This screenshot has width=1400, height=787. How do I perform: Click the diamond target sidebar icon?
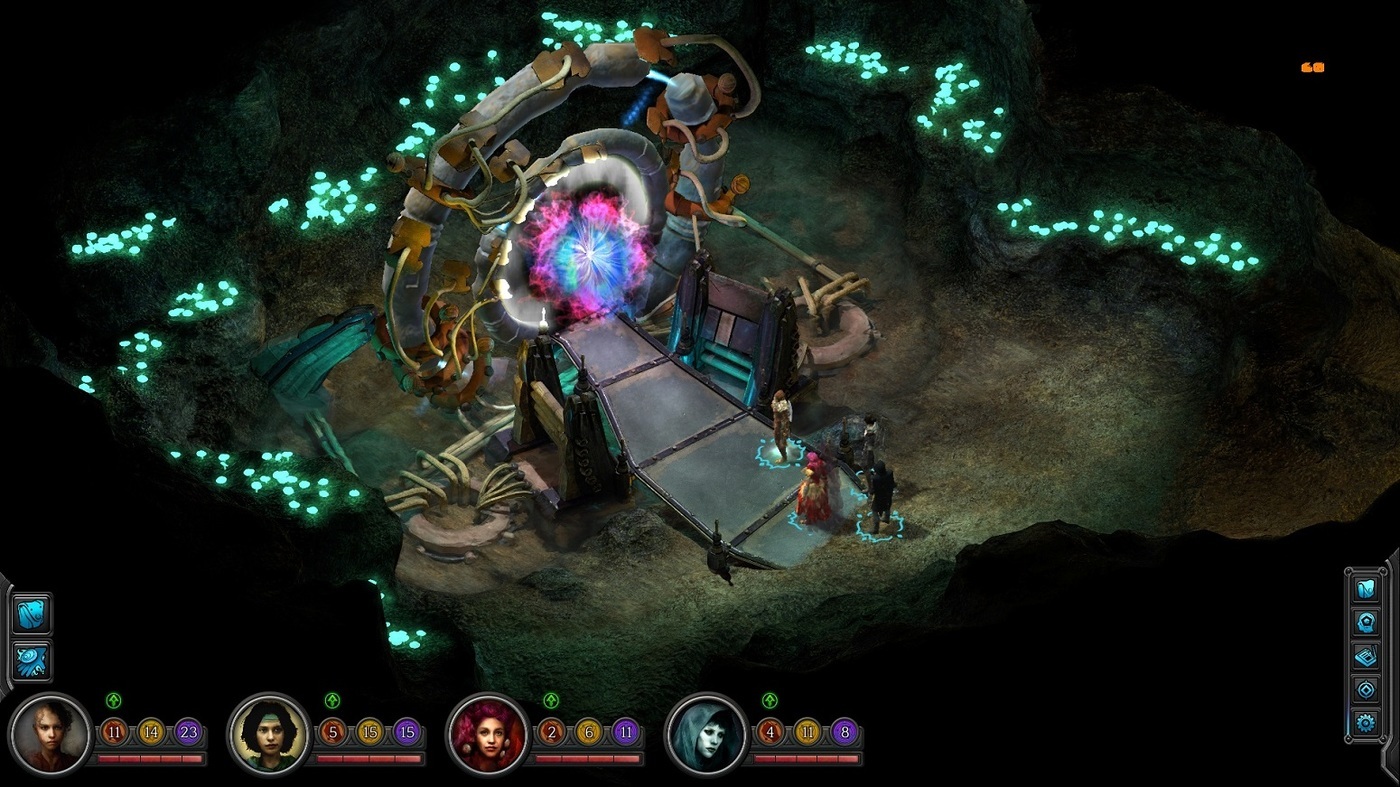(x=1366, y=689)
